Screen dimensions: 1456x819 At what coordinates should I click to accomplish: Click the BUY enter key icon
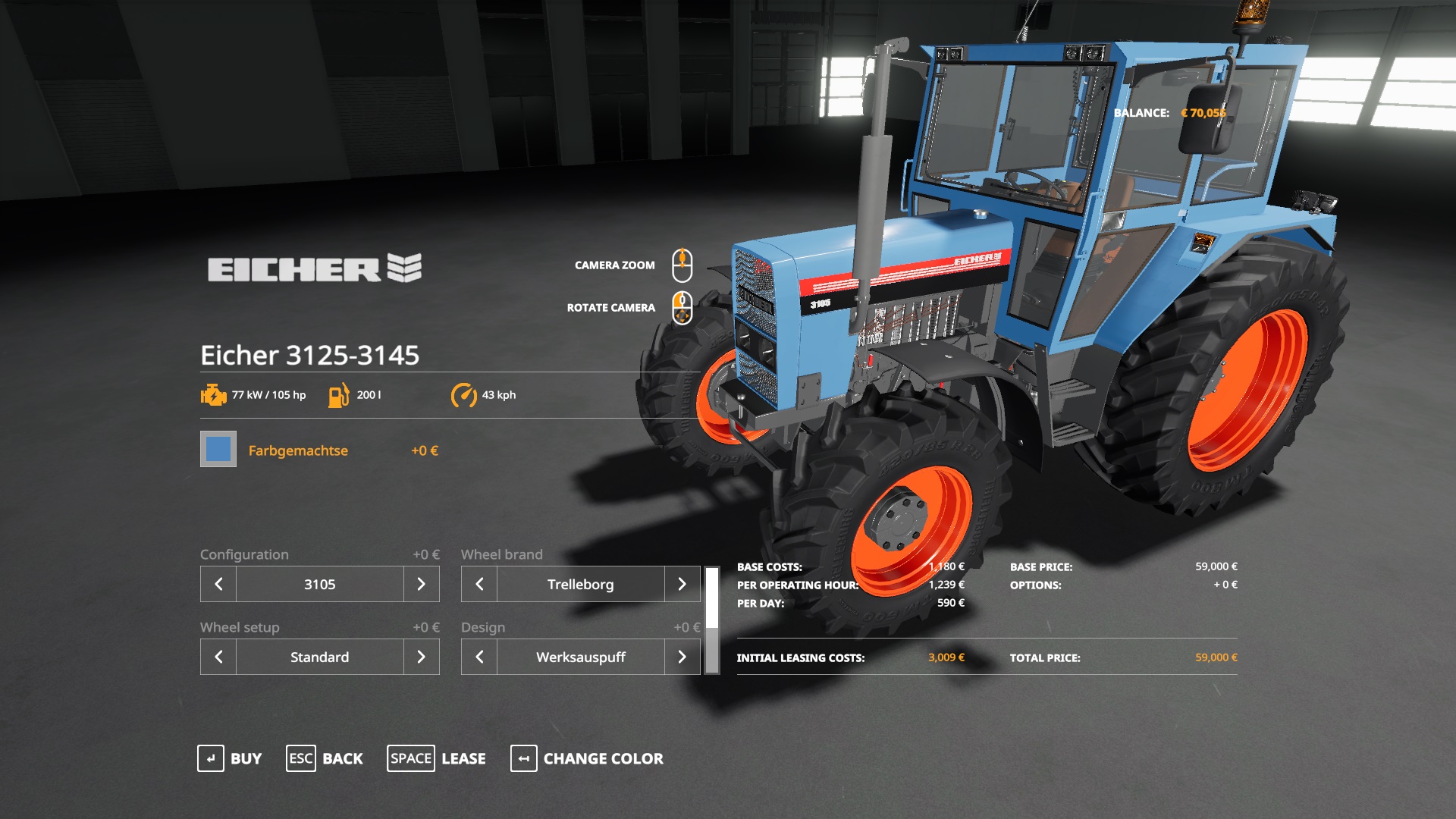click(210, 758)
